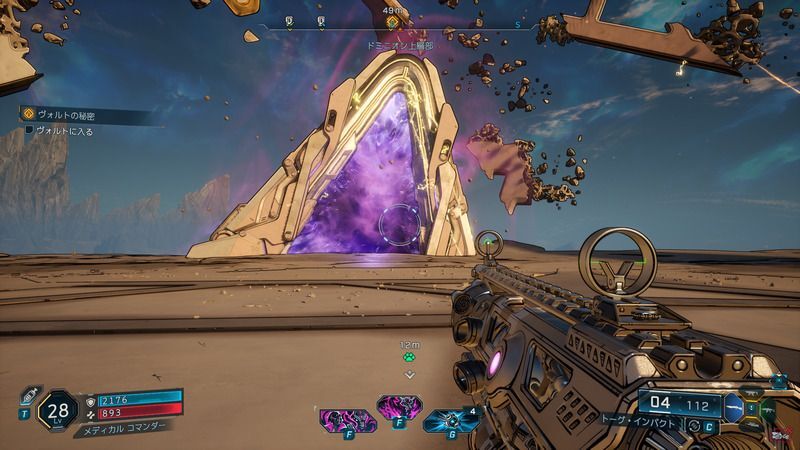Click the green paw waypoint marker
This screenshot has width=800, height=450.
[x=408, y=355]
